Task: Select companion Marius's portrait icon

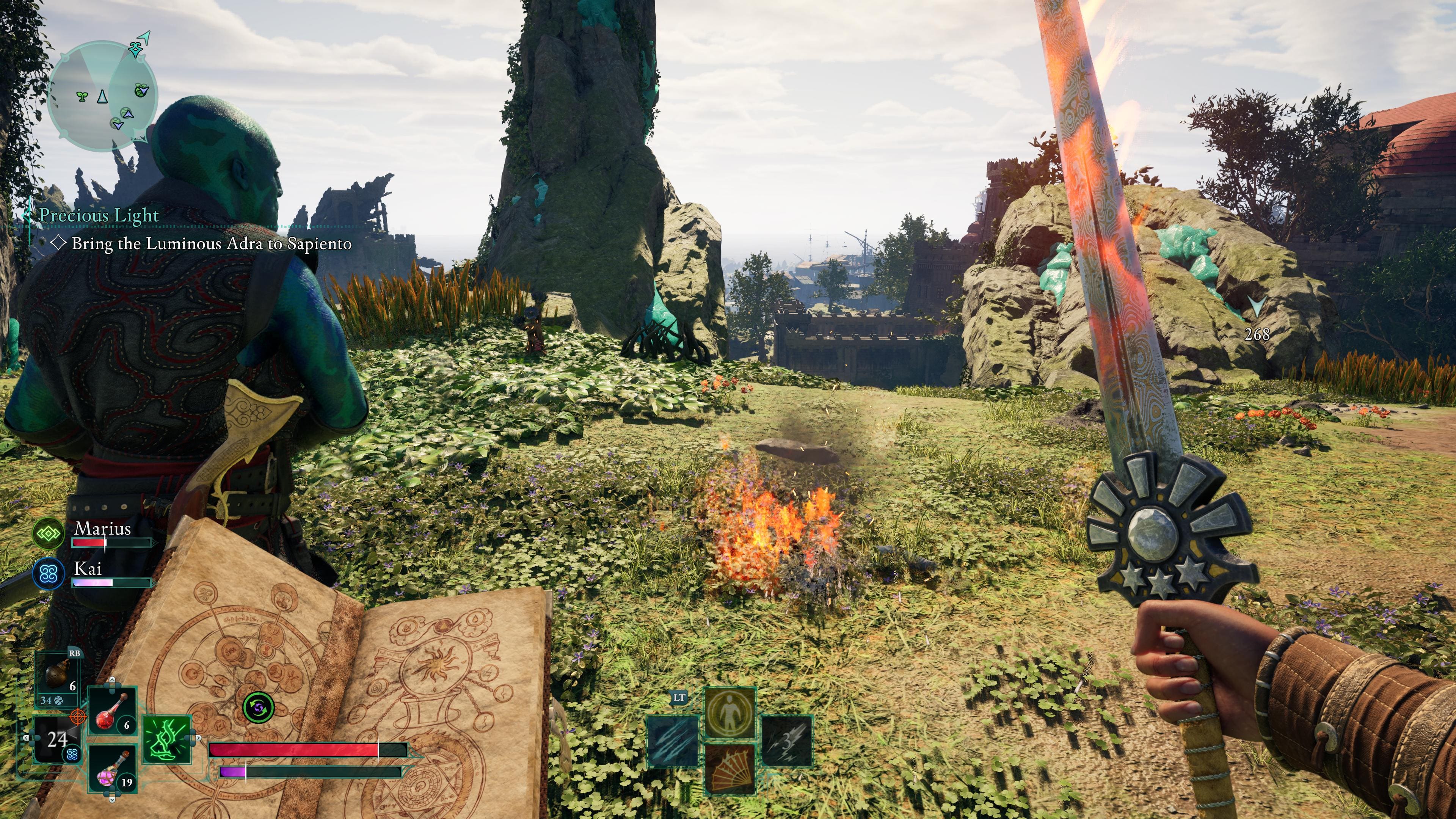Action: 49,533
